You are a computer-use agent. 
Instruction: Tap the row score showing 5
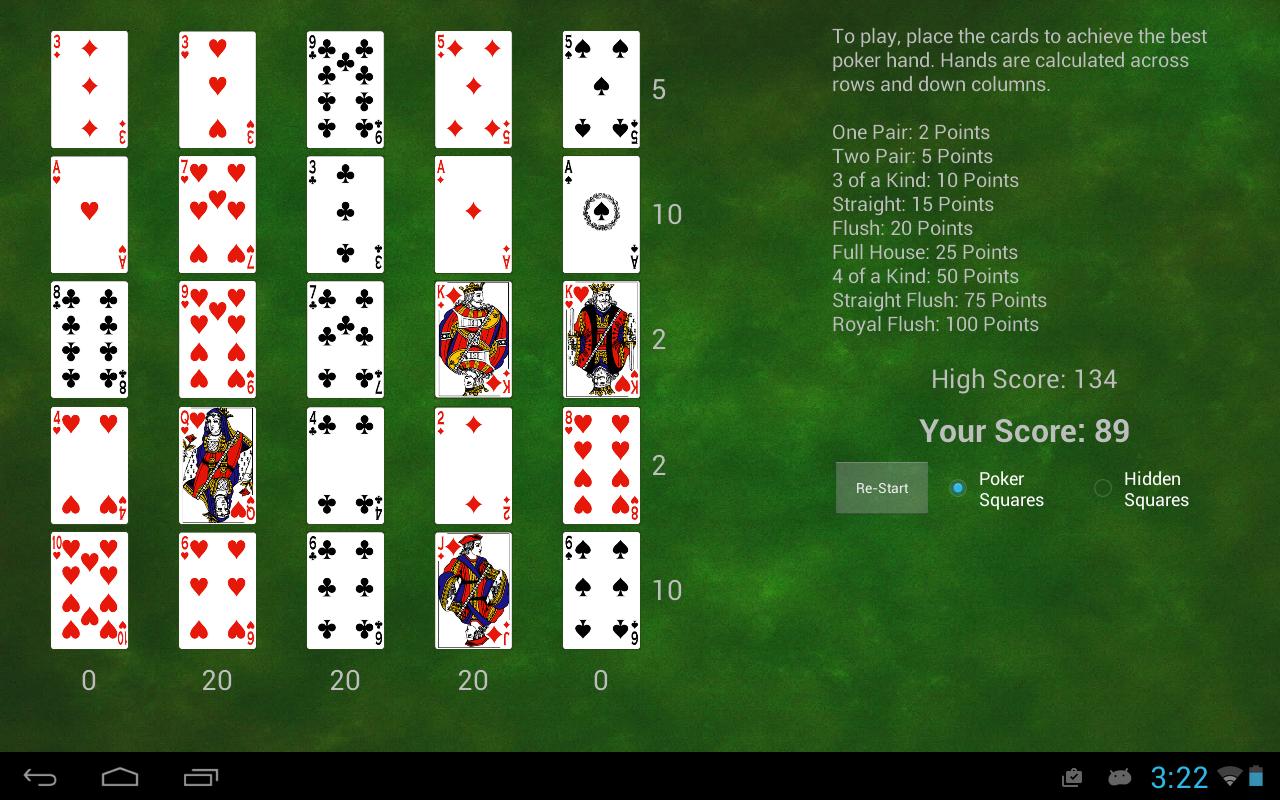[659, 90]
